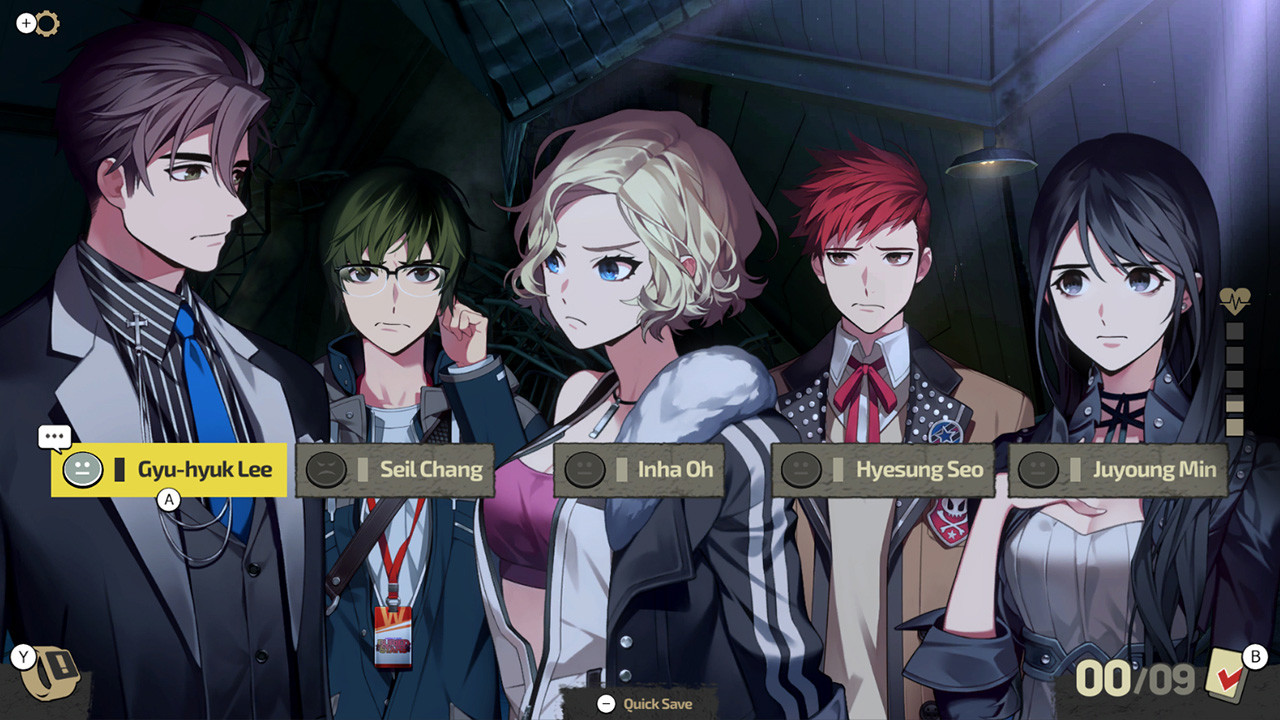The image size is (1280, 720).
Task: Click the heartbeat gauge icon on the right
Action: (x=1237, y=298)
